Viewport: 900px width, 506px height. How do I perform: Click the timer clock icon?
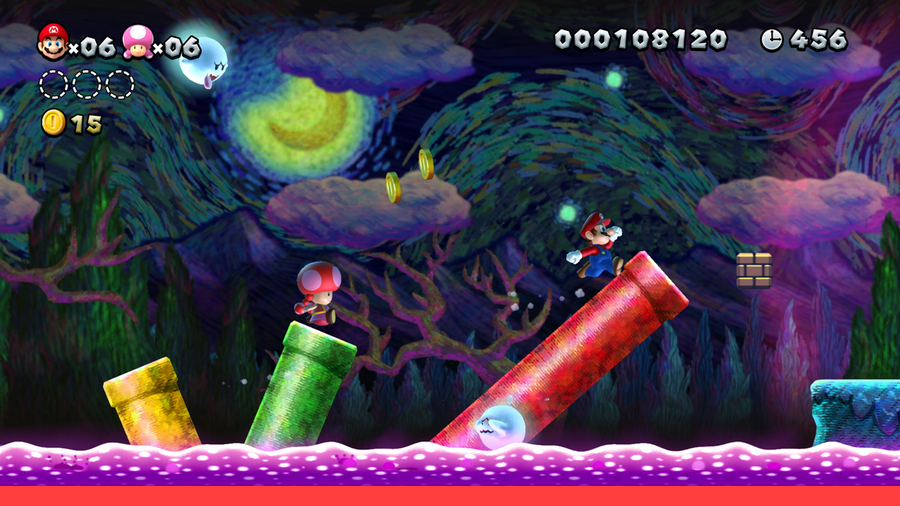[x=772, y=39]
